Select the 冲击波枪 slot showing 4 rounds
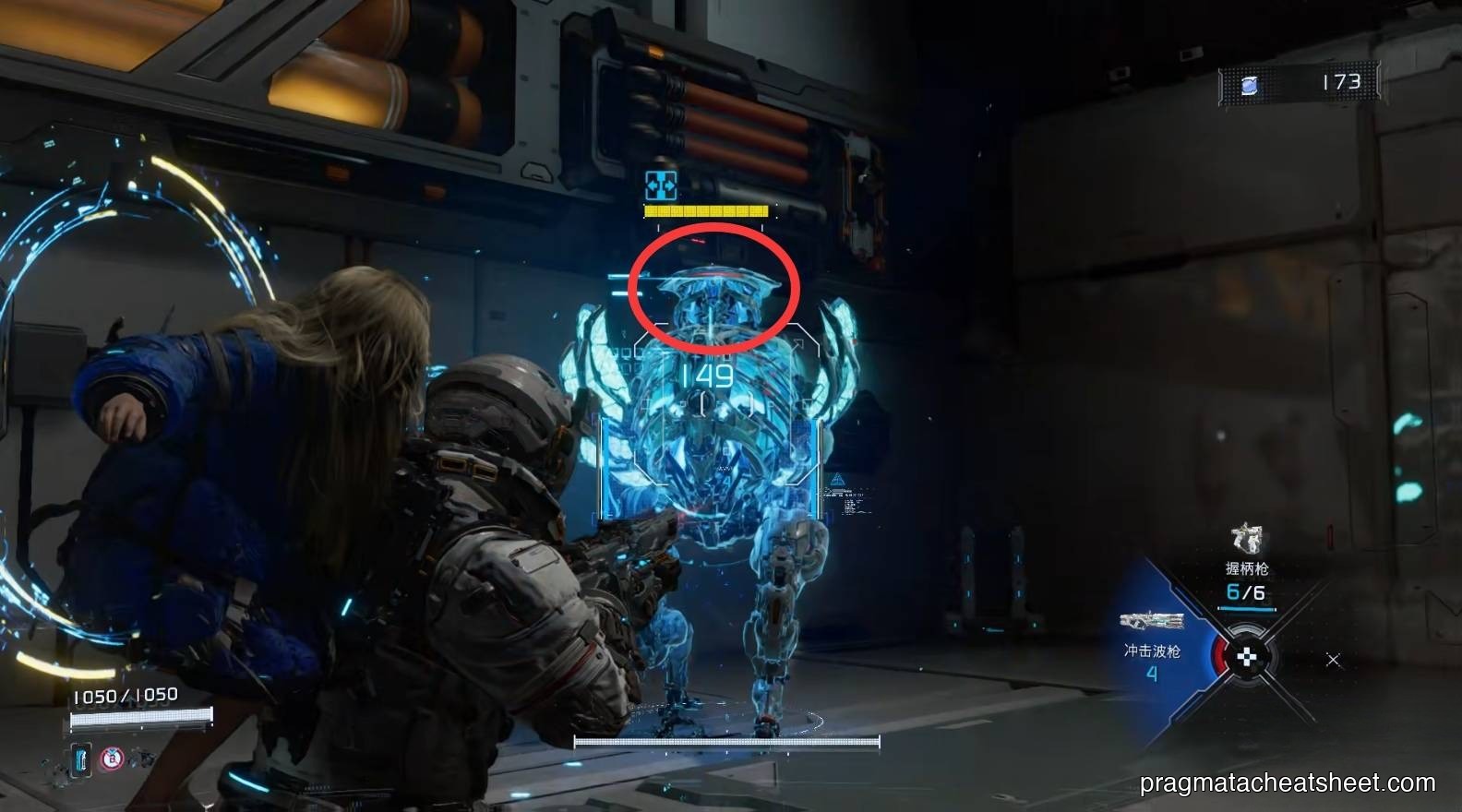 (x=1152, y=674)
